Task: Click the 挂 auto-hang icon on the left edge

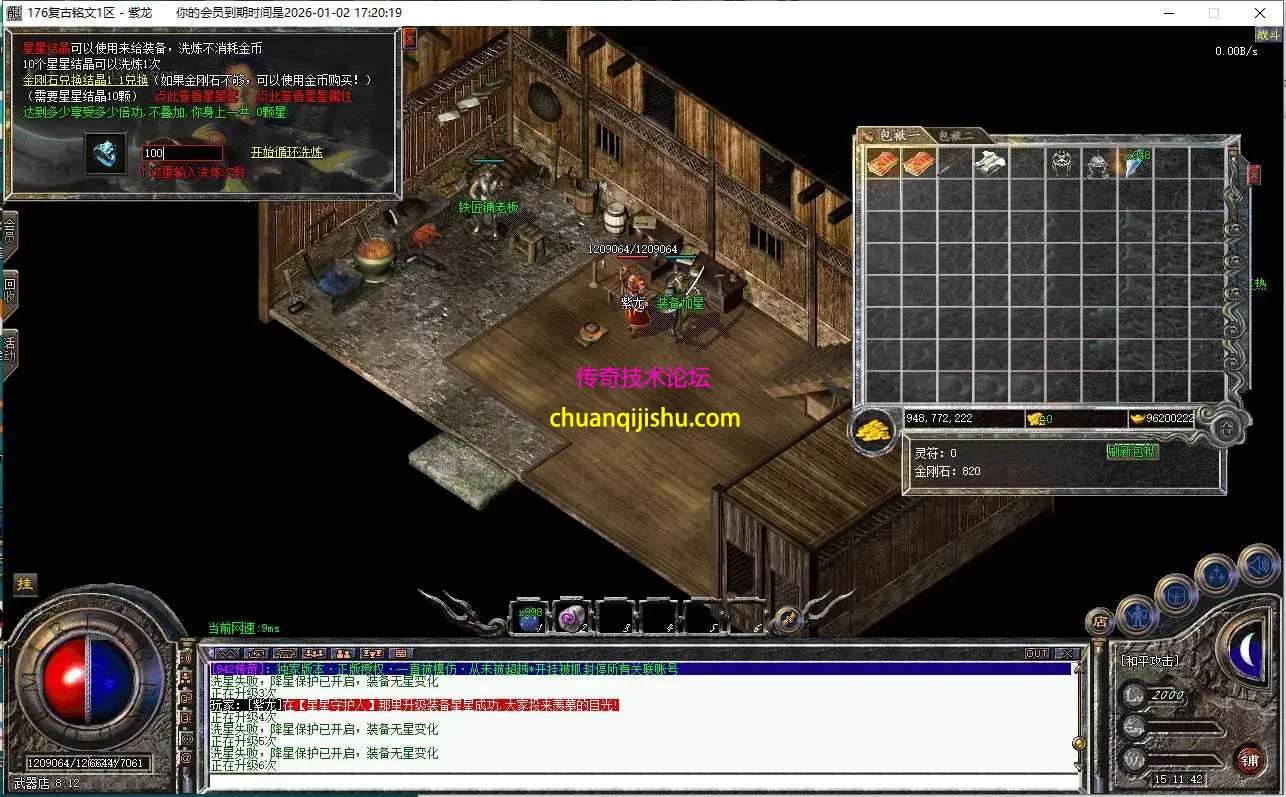Action: [25, 585]
